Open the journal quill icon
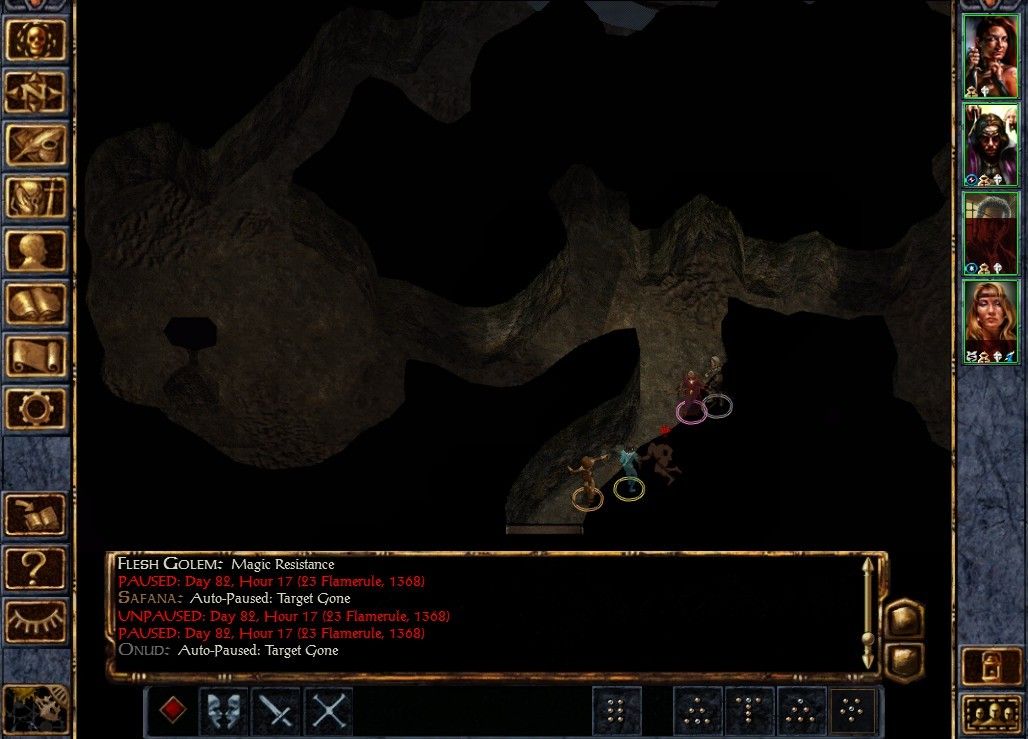Screen dimensions: 1028x739 [x=36, y=145]
